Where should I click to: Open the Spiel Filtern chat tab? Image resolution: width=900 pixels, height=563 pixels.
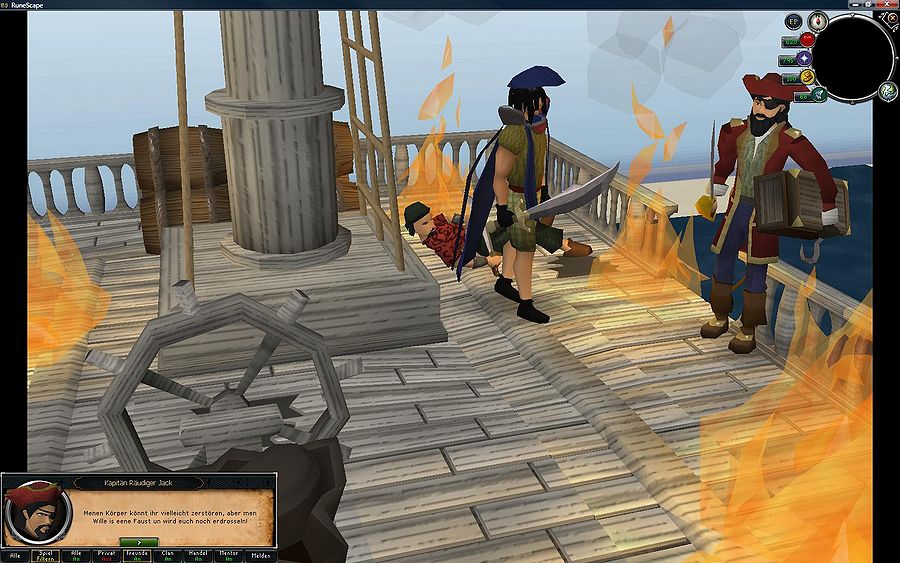coord(45,555)
